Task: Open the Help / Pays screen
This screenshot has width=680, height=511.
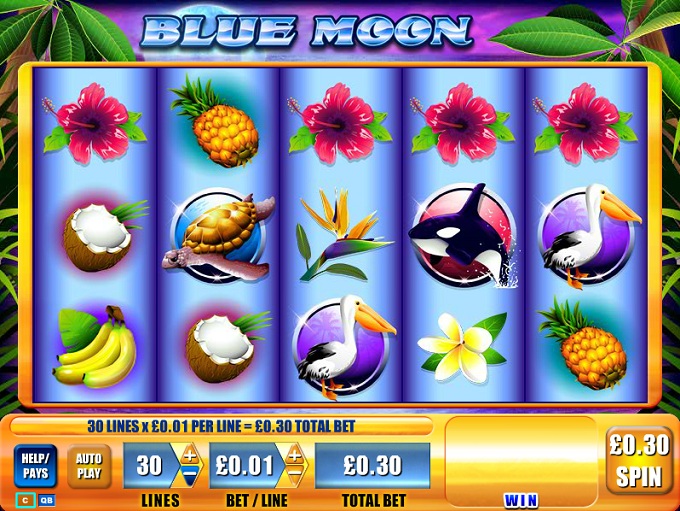Action: [35, 466]
